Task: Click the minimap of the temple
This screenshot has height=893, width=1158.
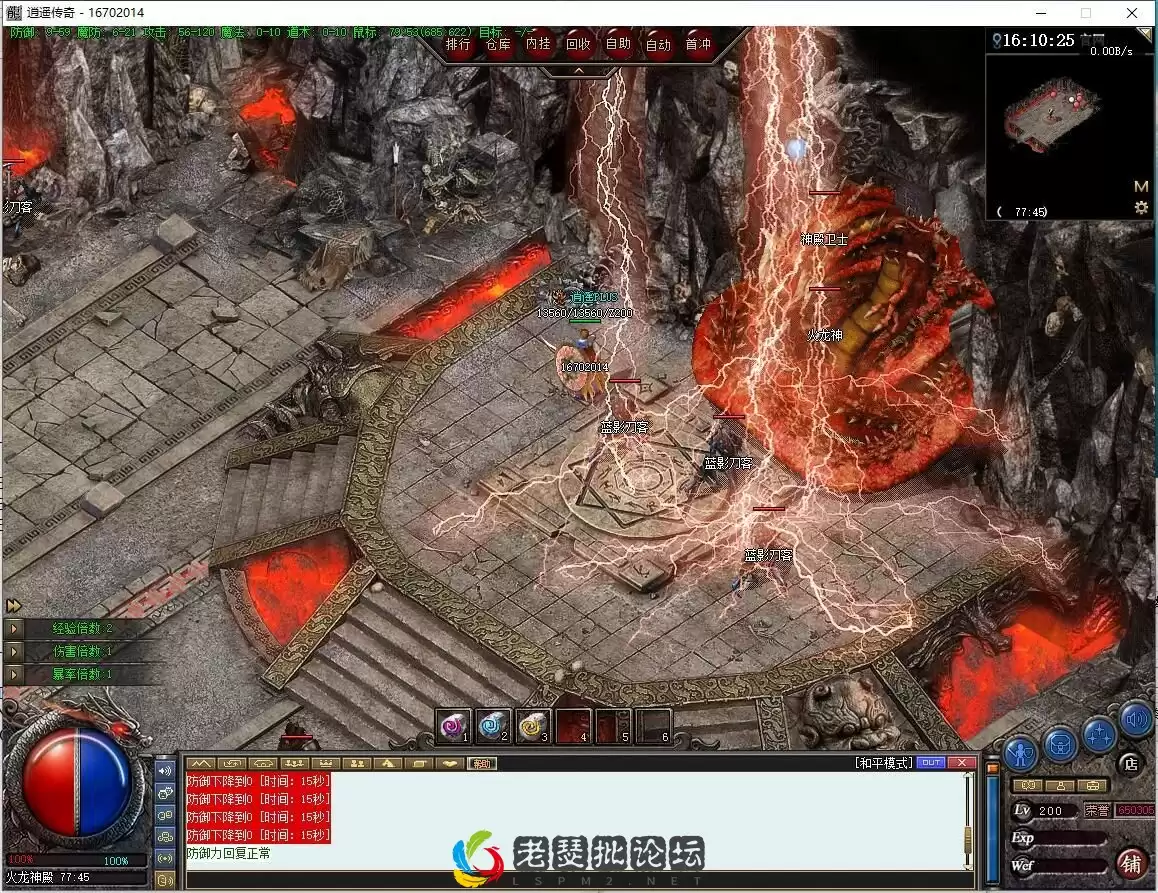Action: click(x=1056, y=120)
